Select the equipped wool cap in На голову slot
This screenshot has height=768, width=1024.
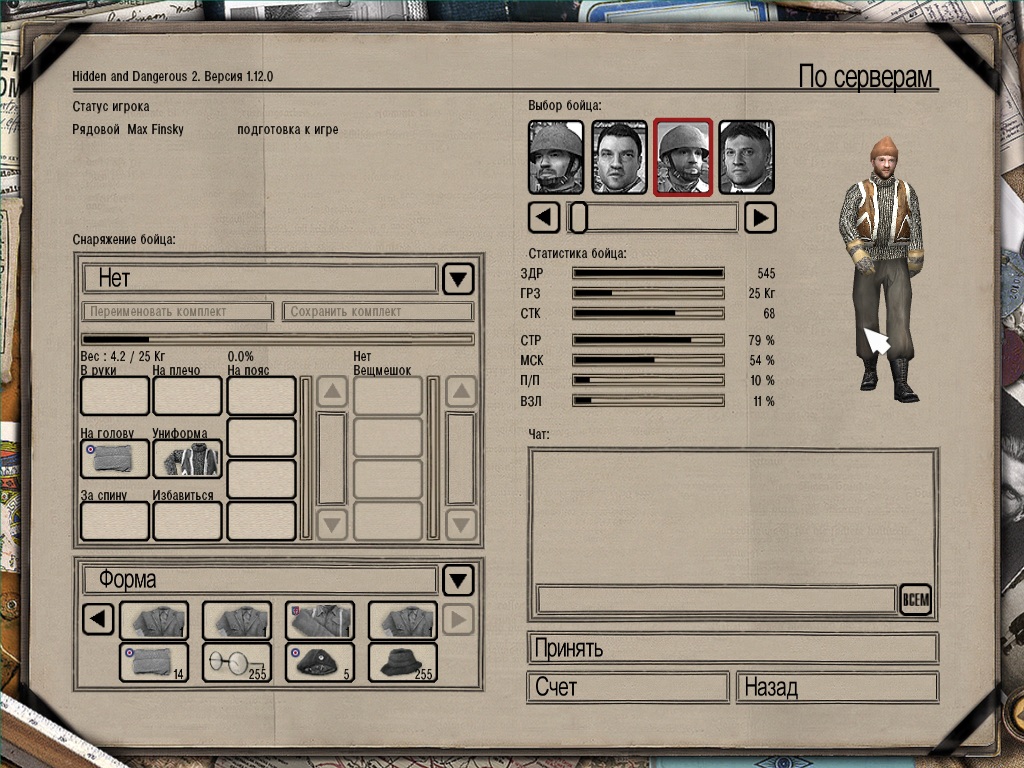click(115, 459)
